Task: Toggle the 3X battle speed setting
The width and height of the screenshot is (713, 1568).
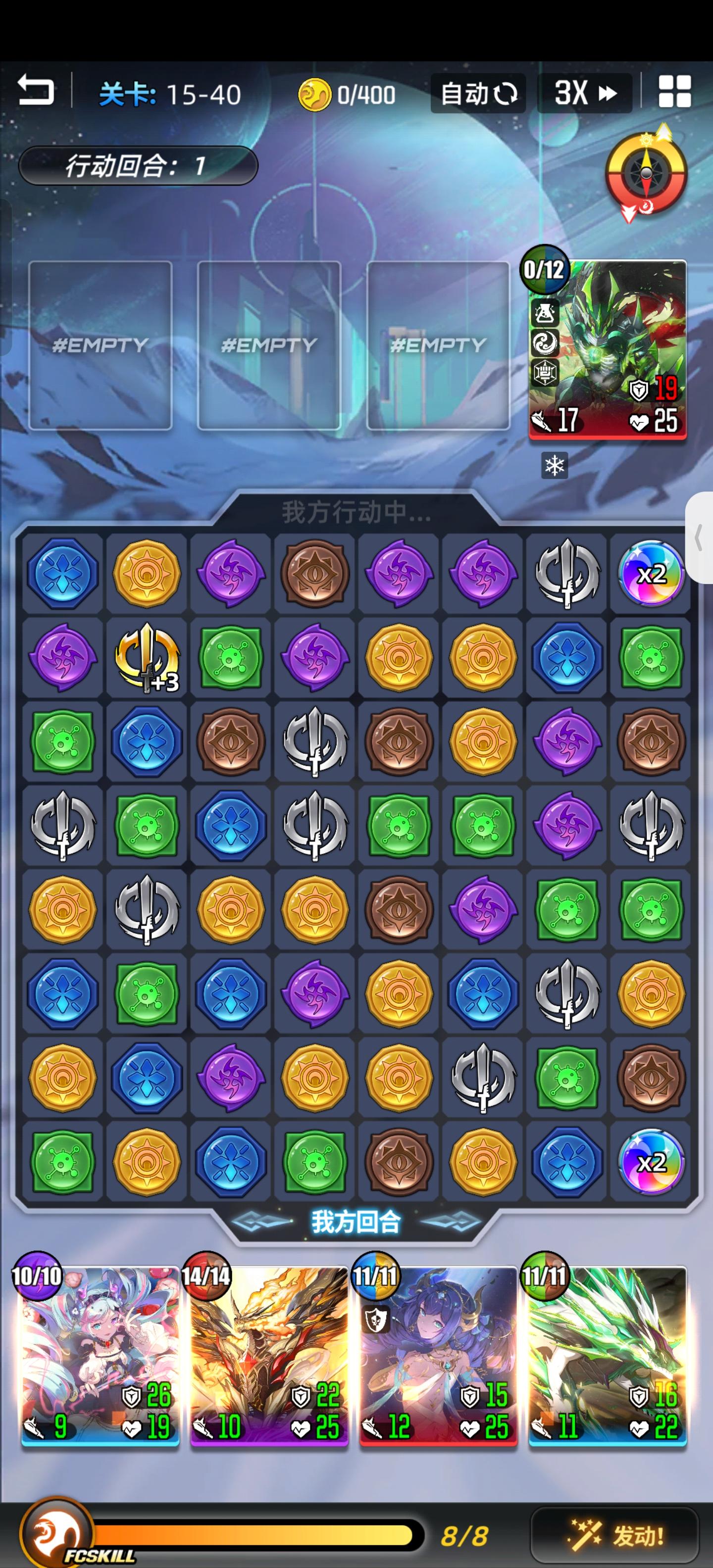Action: click(583, 93)
